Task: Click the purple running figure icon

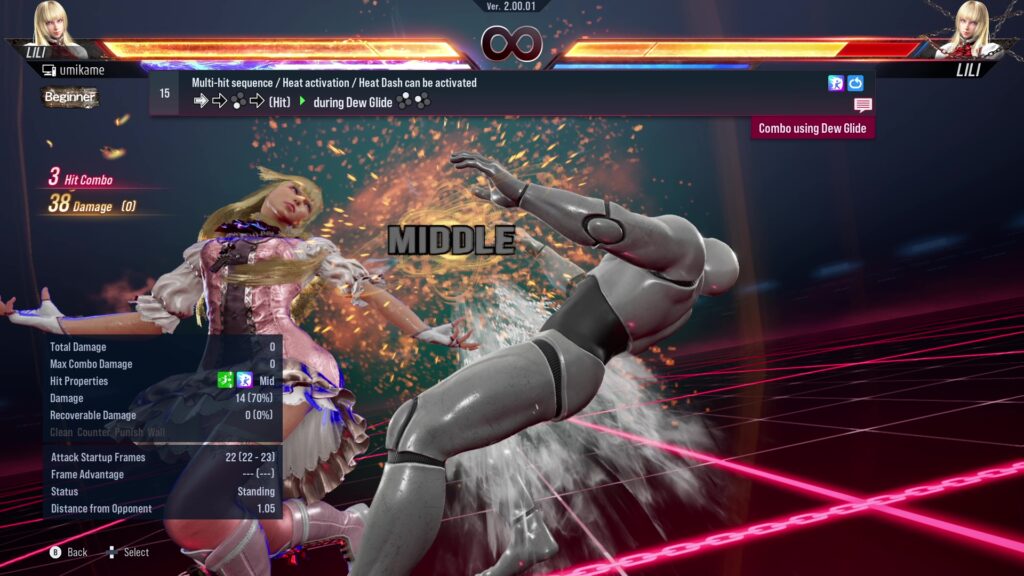Action: (x=836, y=83)
